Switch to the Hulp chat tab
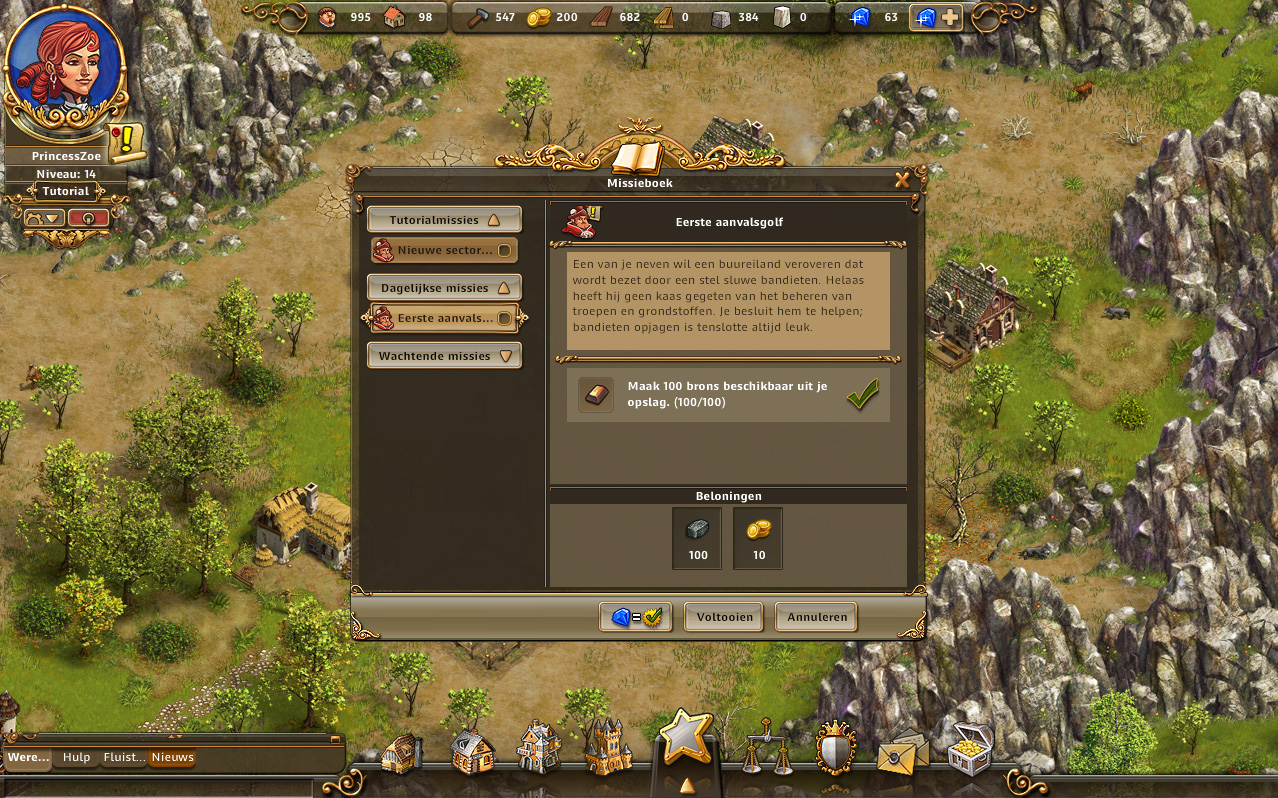The width and height of the screenshot is (1278, 798). (x=76, y=758)
